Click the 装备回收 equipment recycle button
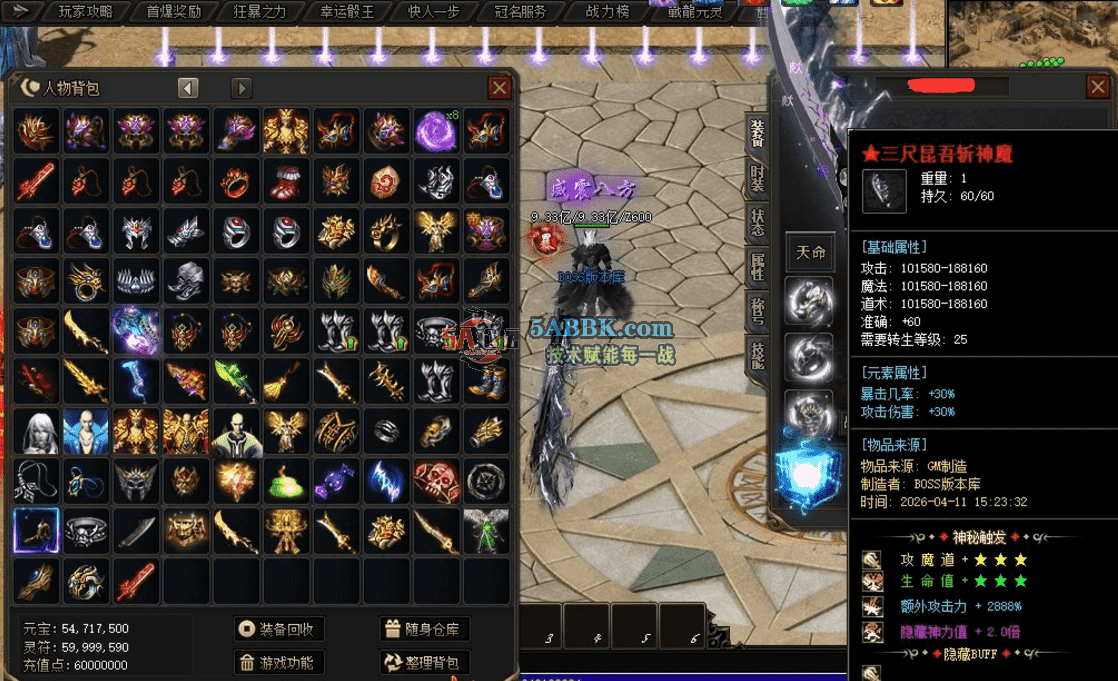The width and height of the screenshot is (1118, 681). 279,629
